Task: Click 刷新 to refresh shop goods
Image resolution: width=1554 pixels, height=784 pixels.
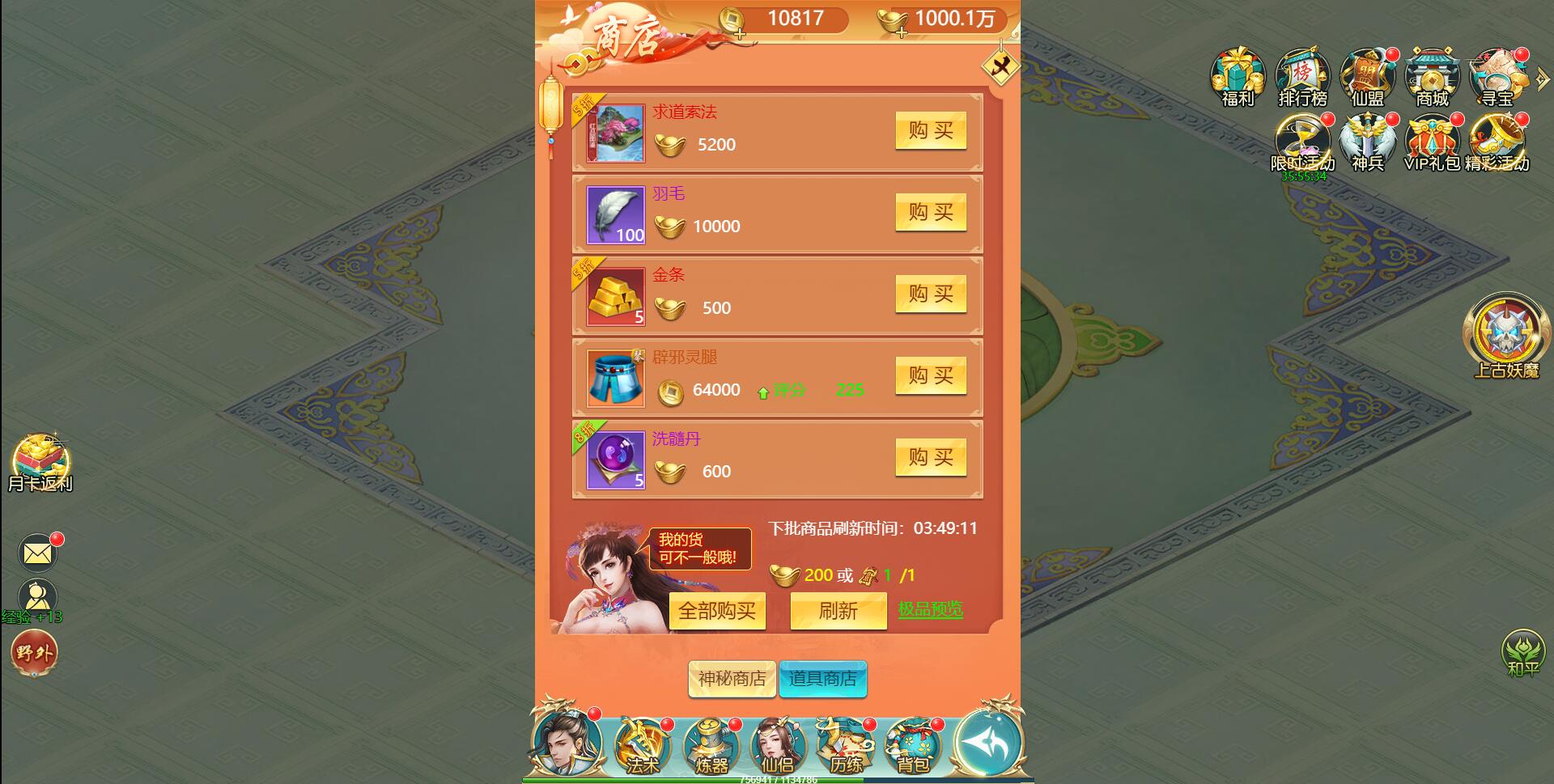Action: tap(838, 611)
